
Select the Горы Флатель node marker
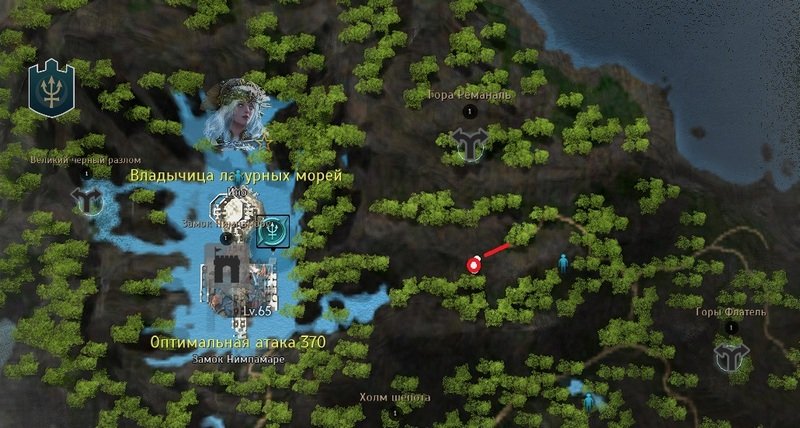731,353
